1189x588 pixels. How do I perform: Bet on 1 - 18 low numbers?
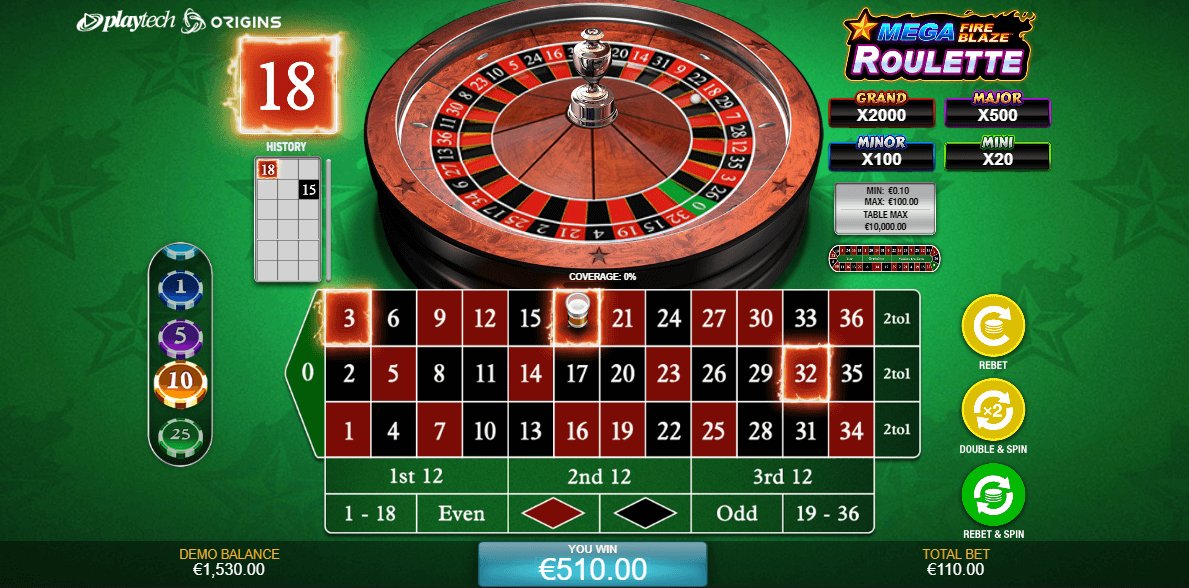(x=370, y=514)
